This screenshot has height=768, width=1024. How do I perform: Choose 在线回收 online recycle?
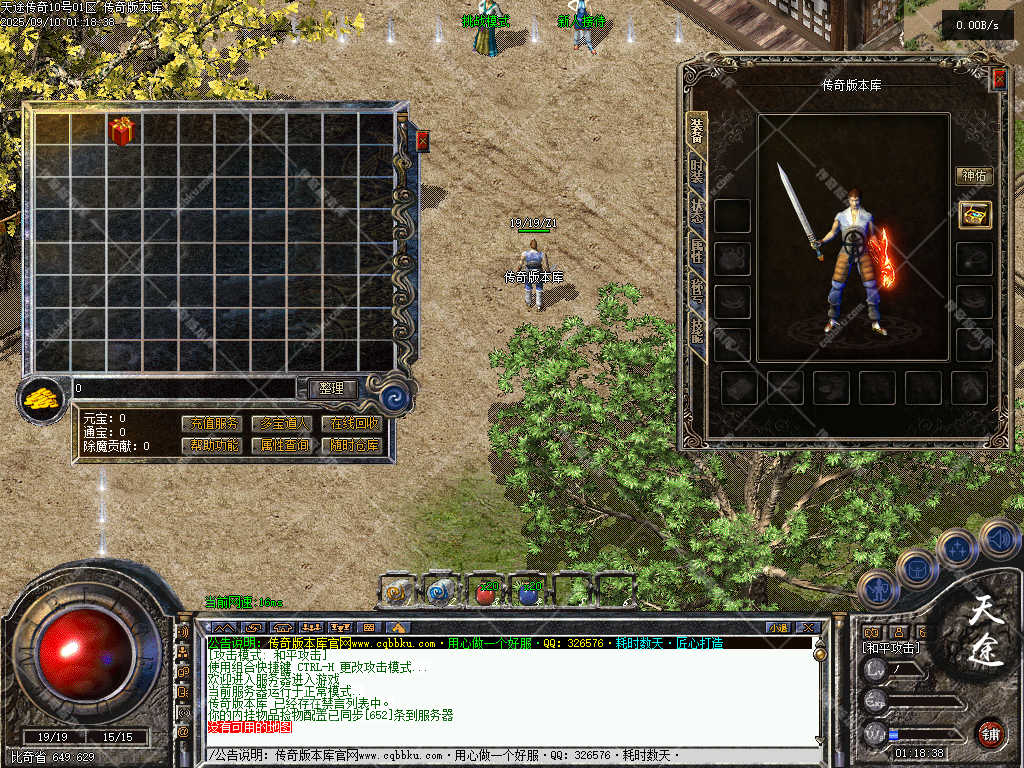(x=351, y=424)
